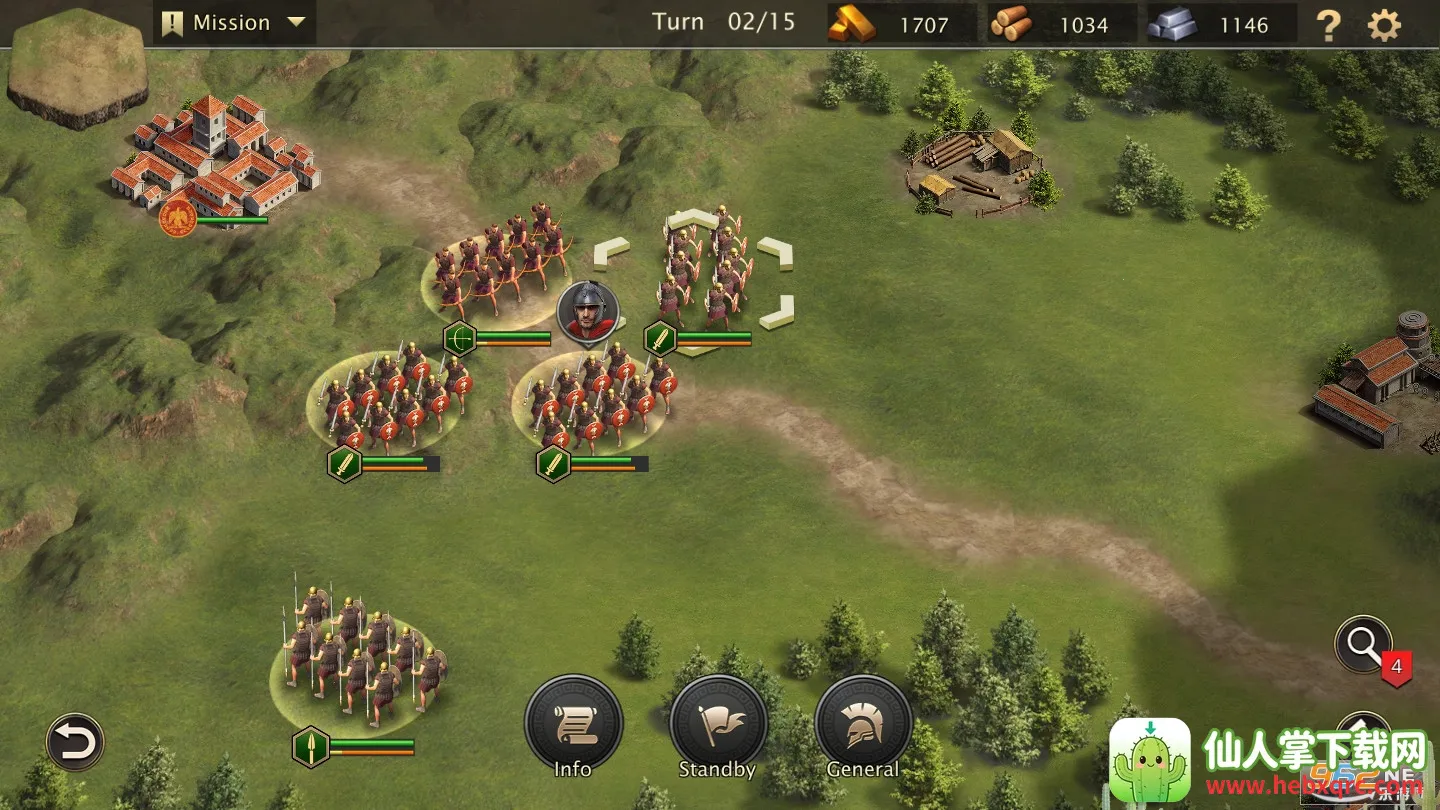Select the general's portrait medallion
Viewport: 1440px width, 810px height.
588,311
